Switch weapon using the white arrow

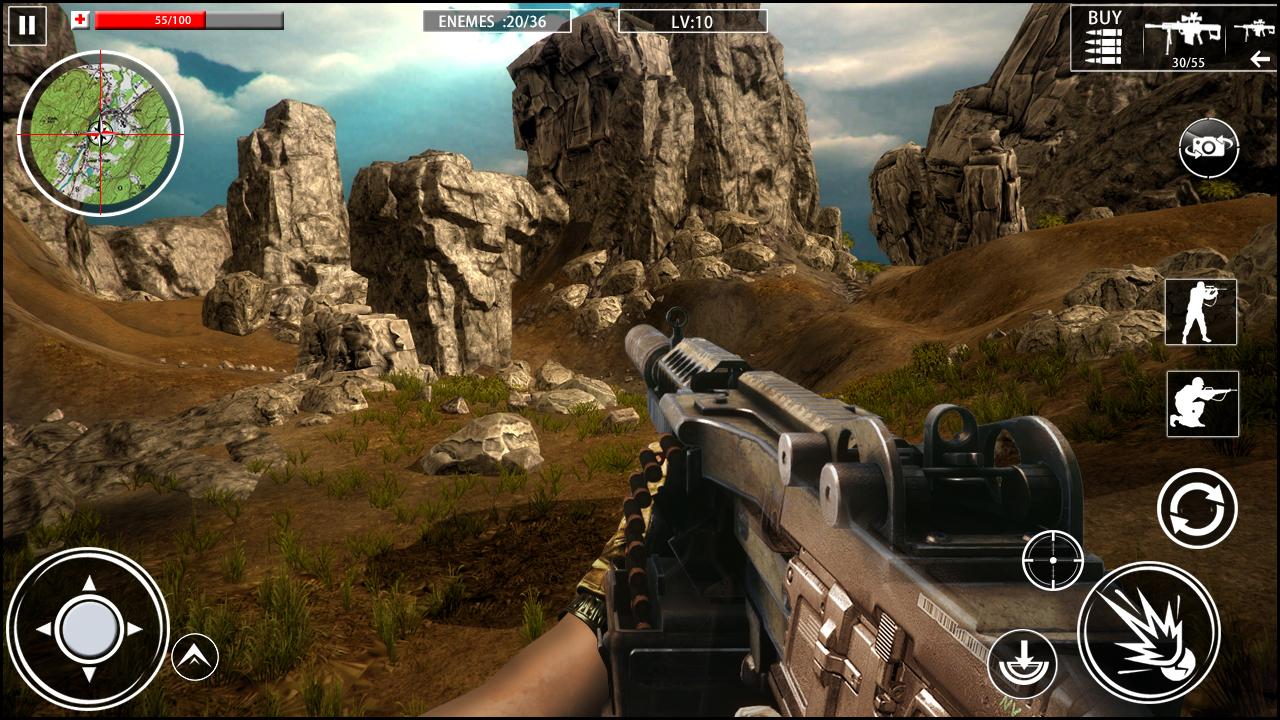point(1259,60)
